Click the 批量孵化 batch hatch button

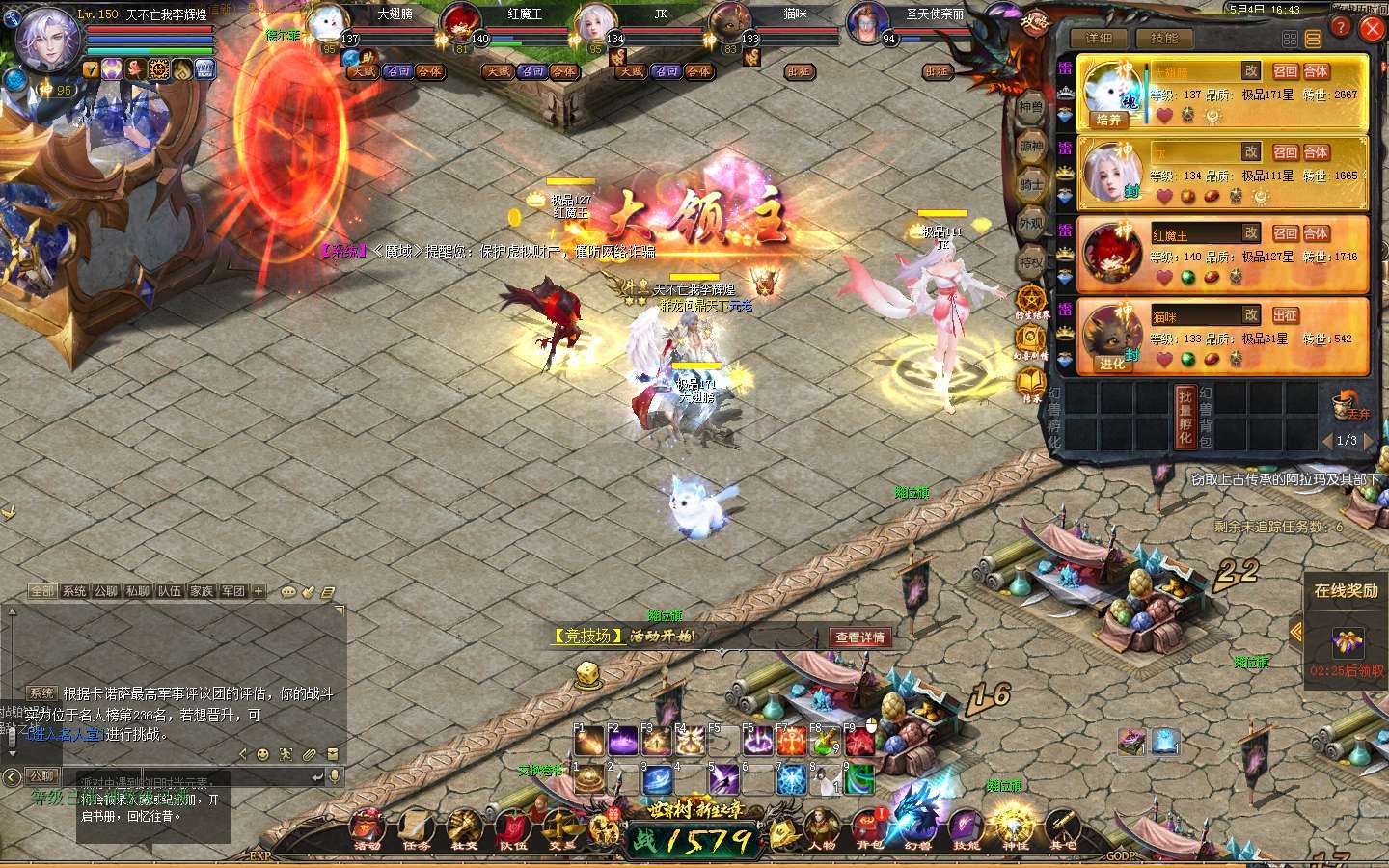(x=1185, y=417)
